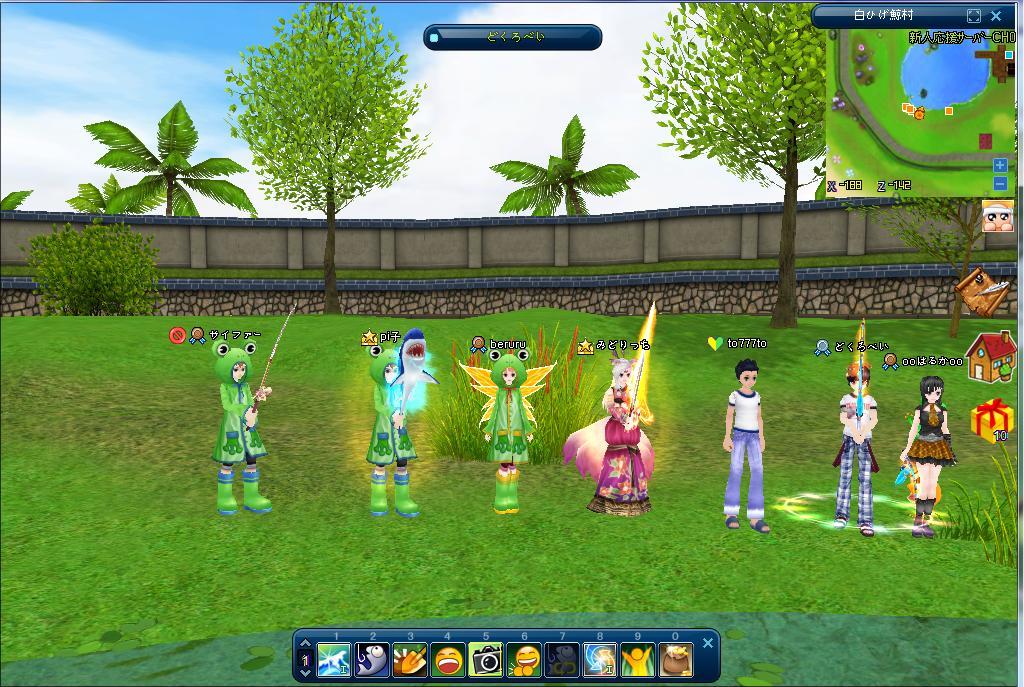Expand the minimap to full size

point(974,16)
